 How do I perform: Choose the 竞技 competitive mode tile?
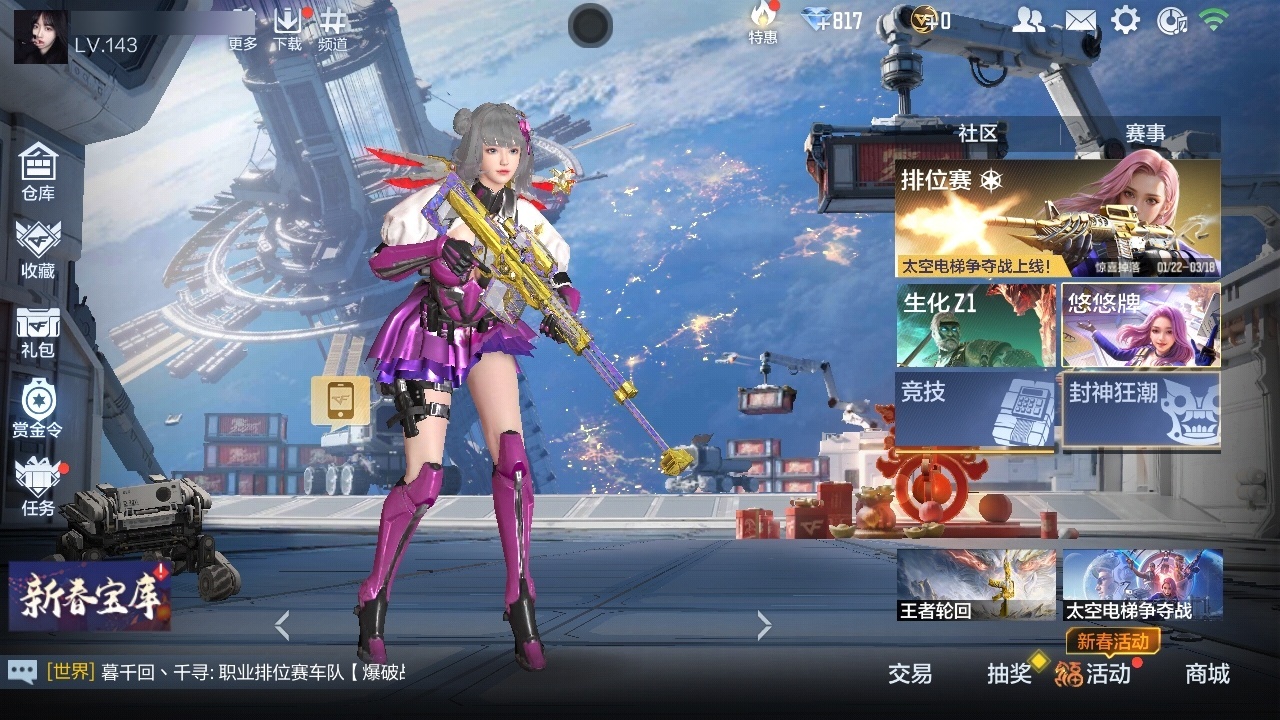point(976,409)
